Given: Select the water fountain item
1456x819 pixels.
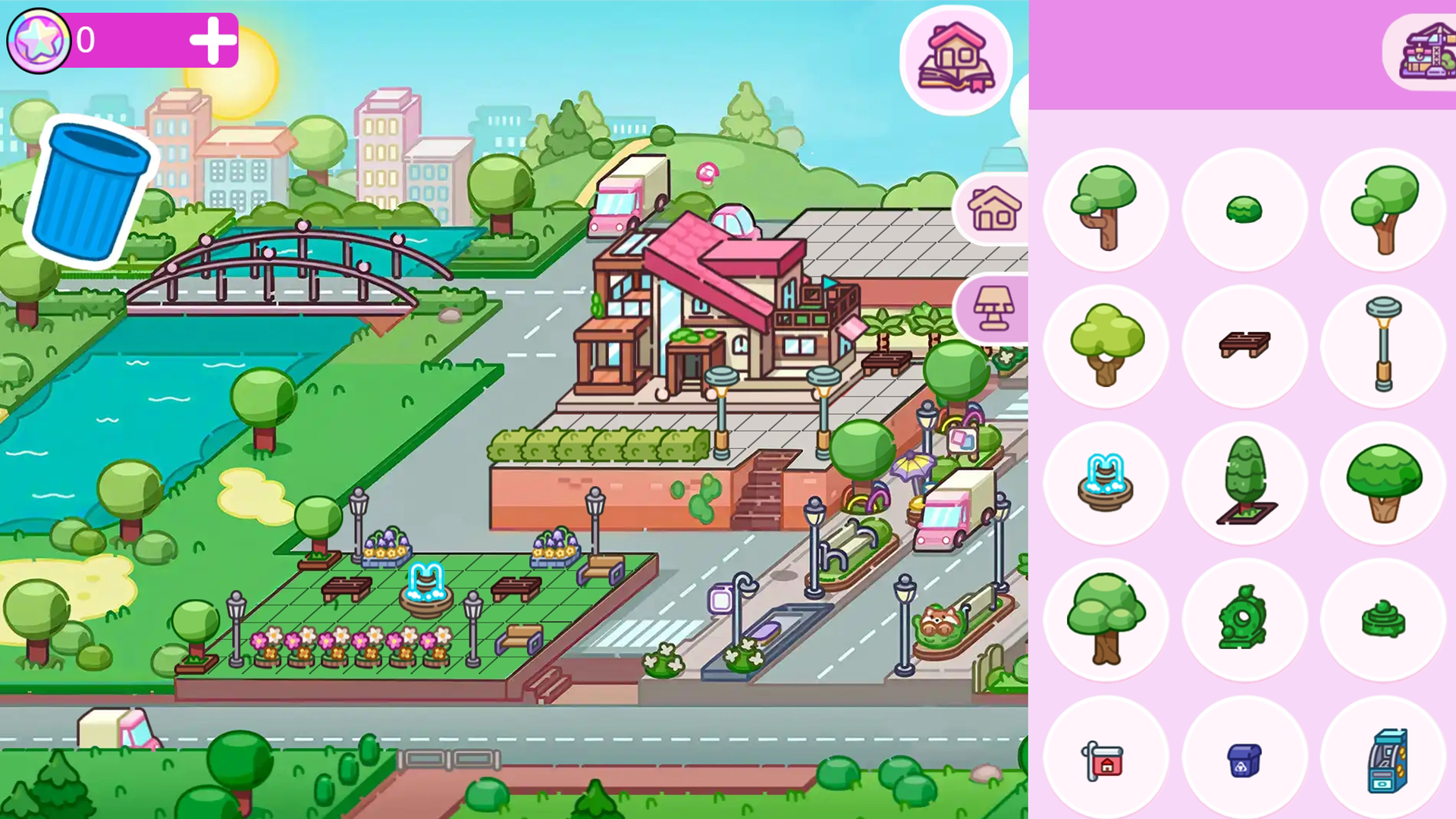Looking at the screenshot, I should pos(1106,484).
